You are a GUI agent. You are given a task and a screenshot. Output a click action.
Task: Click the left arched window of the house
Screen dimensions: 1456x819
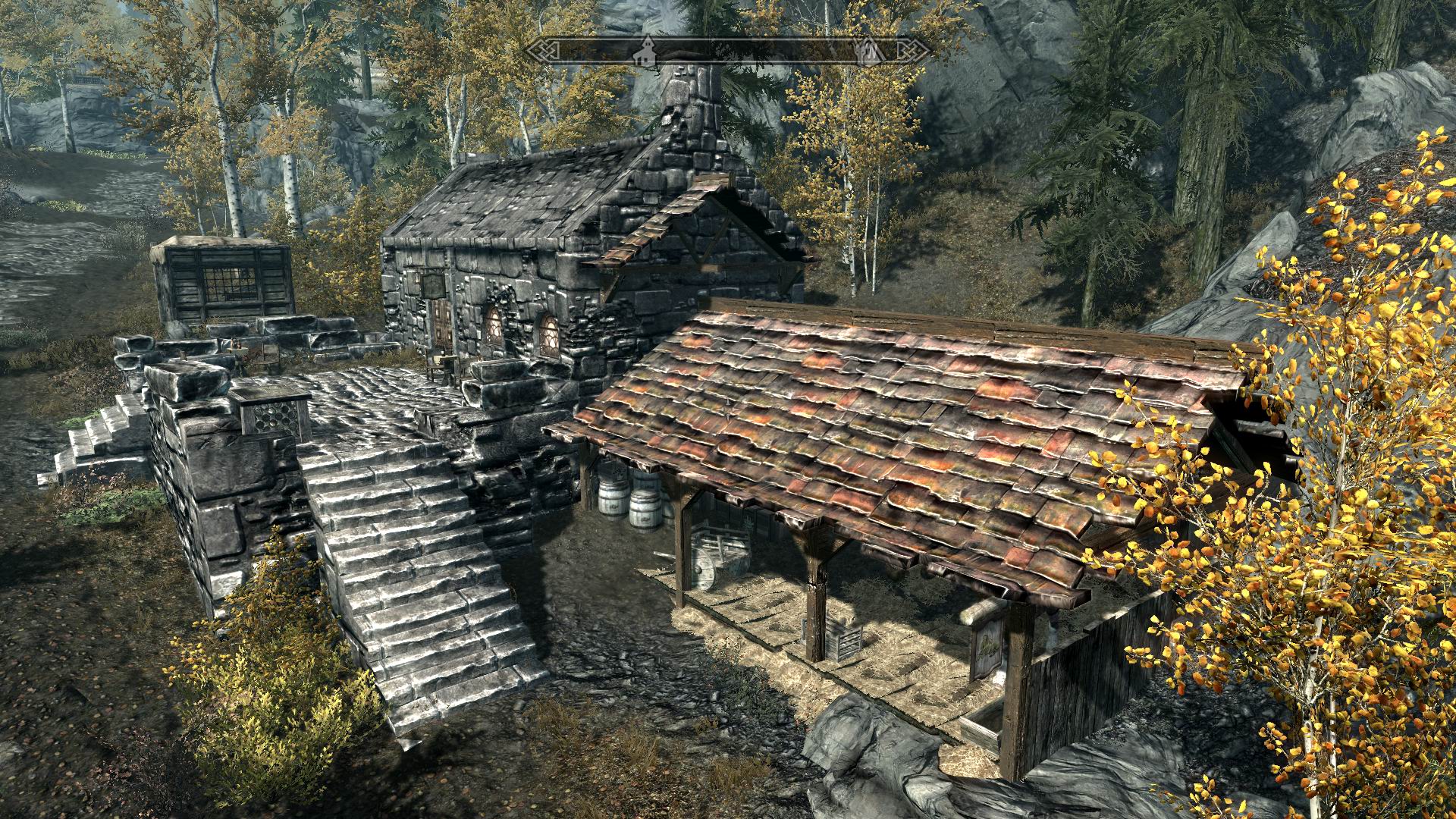[494, 326]
